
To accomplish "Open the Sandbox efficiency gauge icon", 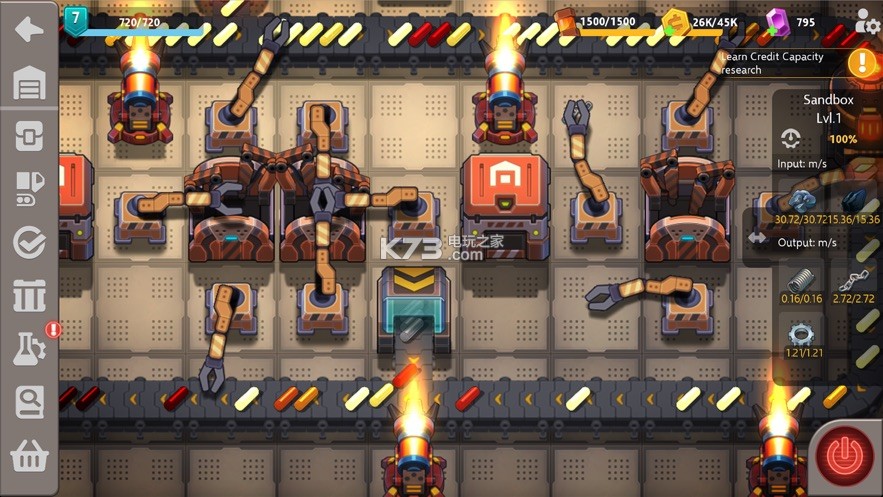I will [x=791, y=140].
